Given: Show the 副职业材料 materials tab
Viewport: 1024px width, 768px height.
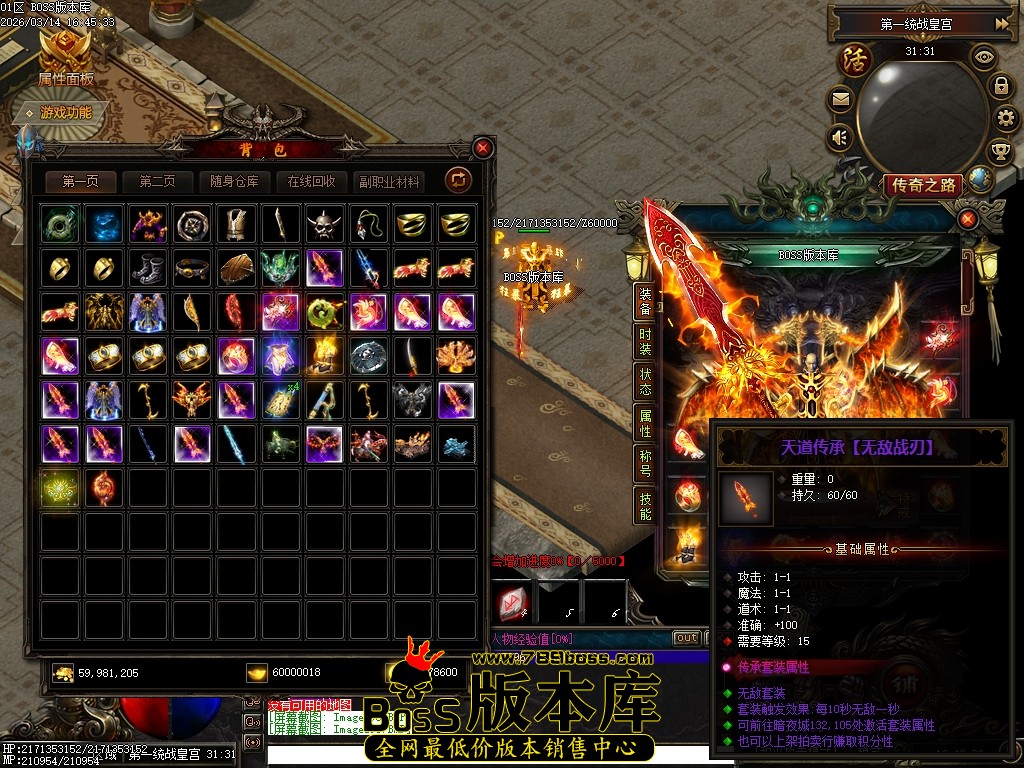Looking at the screenshot, I should click(x=388, y=182).
